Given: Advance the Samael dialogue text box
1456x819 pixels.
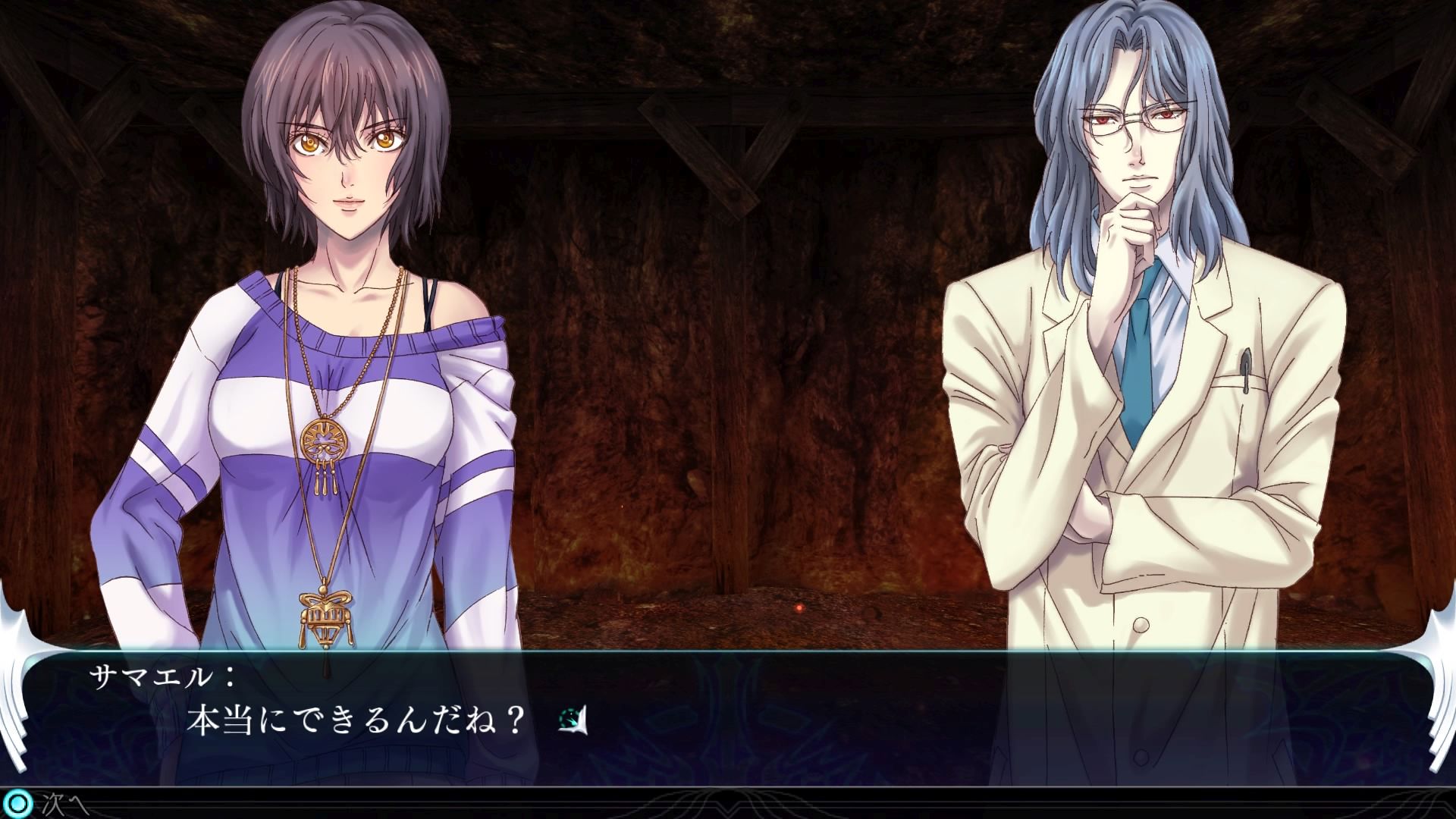Looking at the screenshot, I should 726,720.
